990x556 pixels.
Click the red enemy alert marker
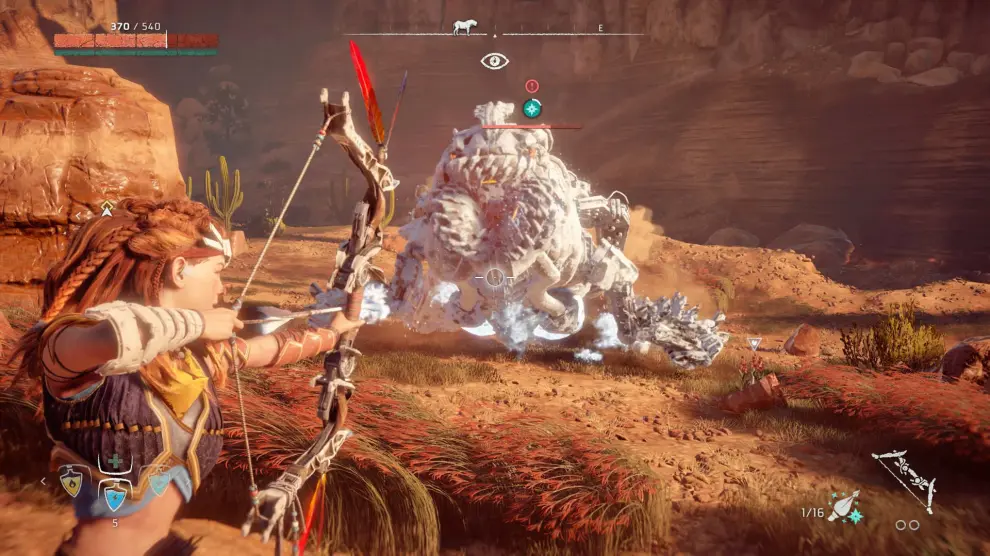(x=531, y=87)
